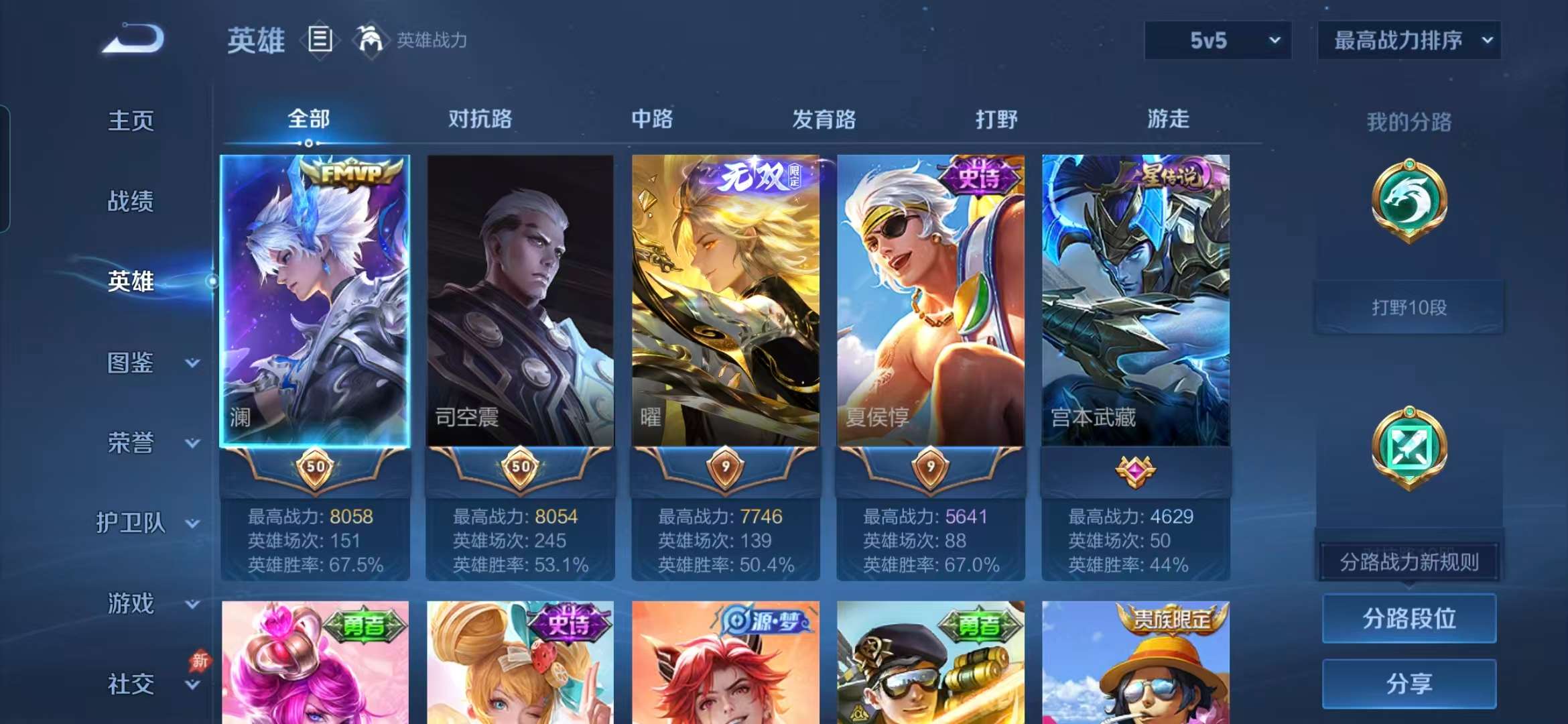Image resolution: width=1568 pixels, height=724 pixels.
Task: Open the 最高战力排序 sorting dropdown
Action: click(1409, 40)
